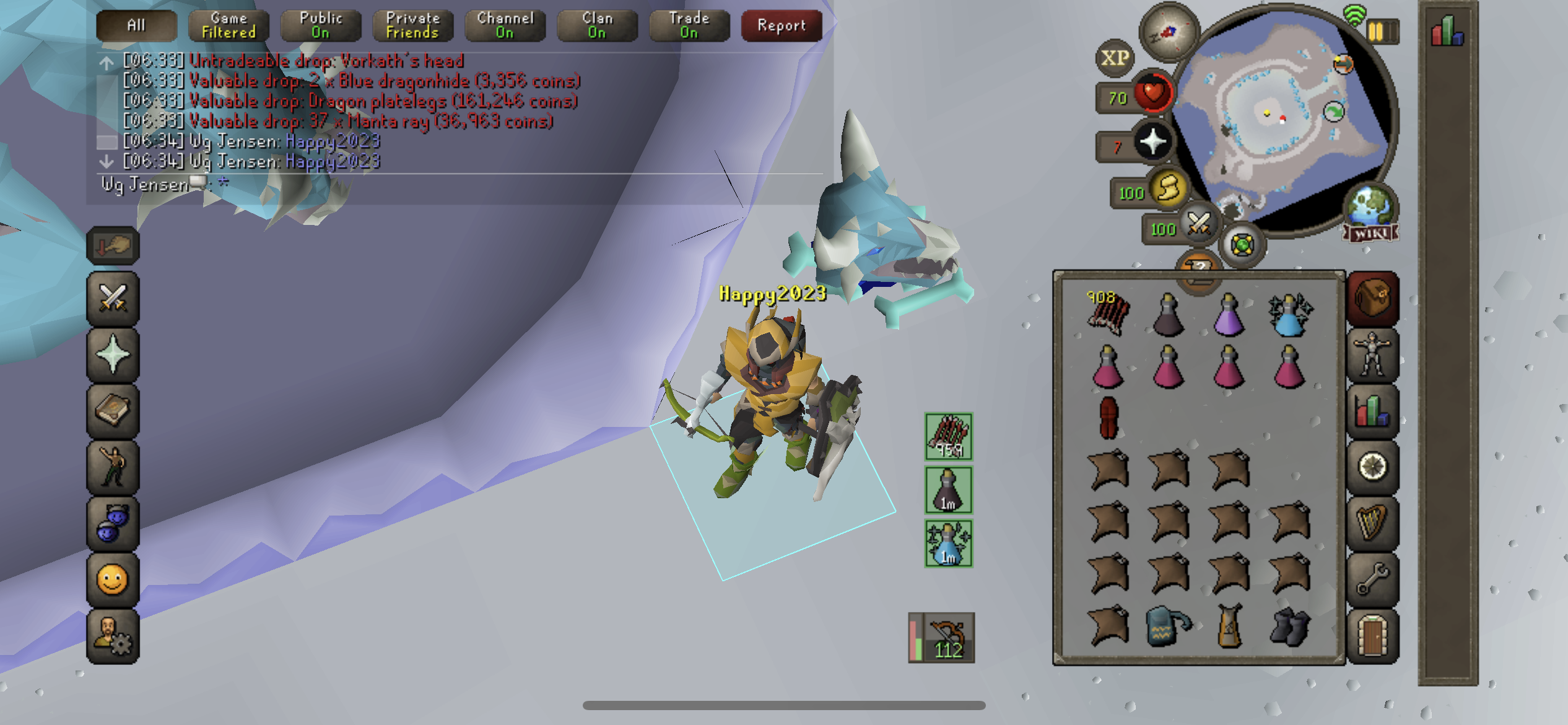Open the Settings wrench tab
The image size is (1568, 725).
tap(1372, 580)
